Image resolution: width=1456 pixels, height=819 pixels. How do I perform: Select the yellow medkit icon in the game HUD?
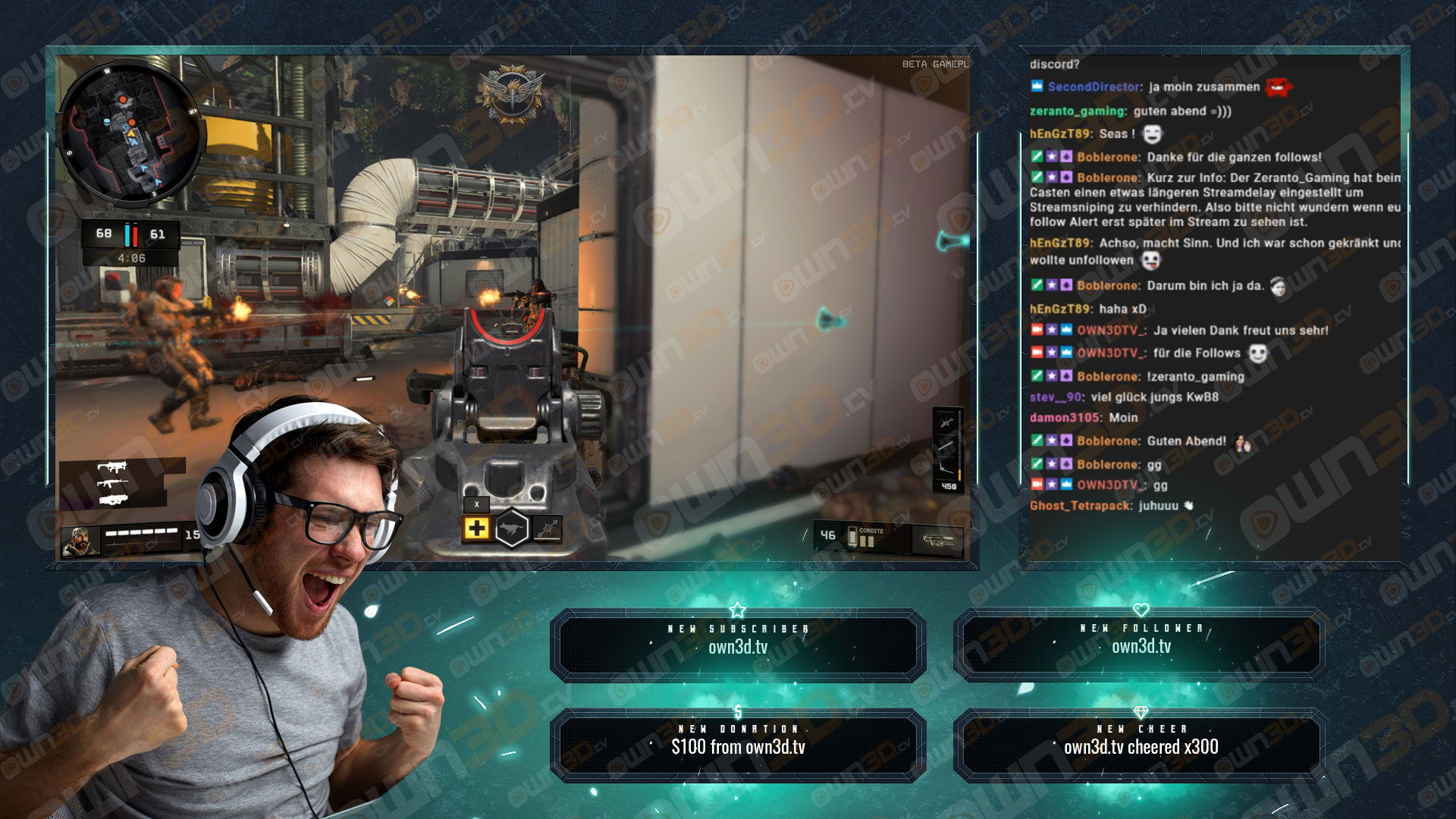(x=477, y=528)
